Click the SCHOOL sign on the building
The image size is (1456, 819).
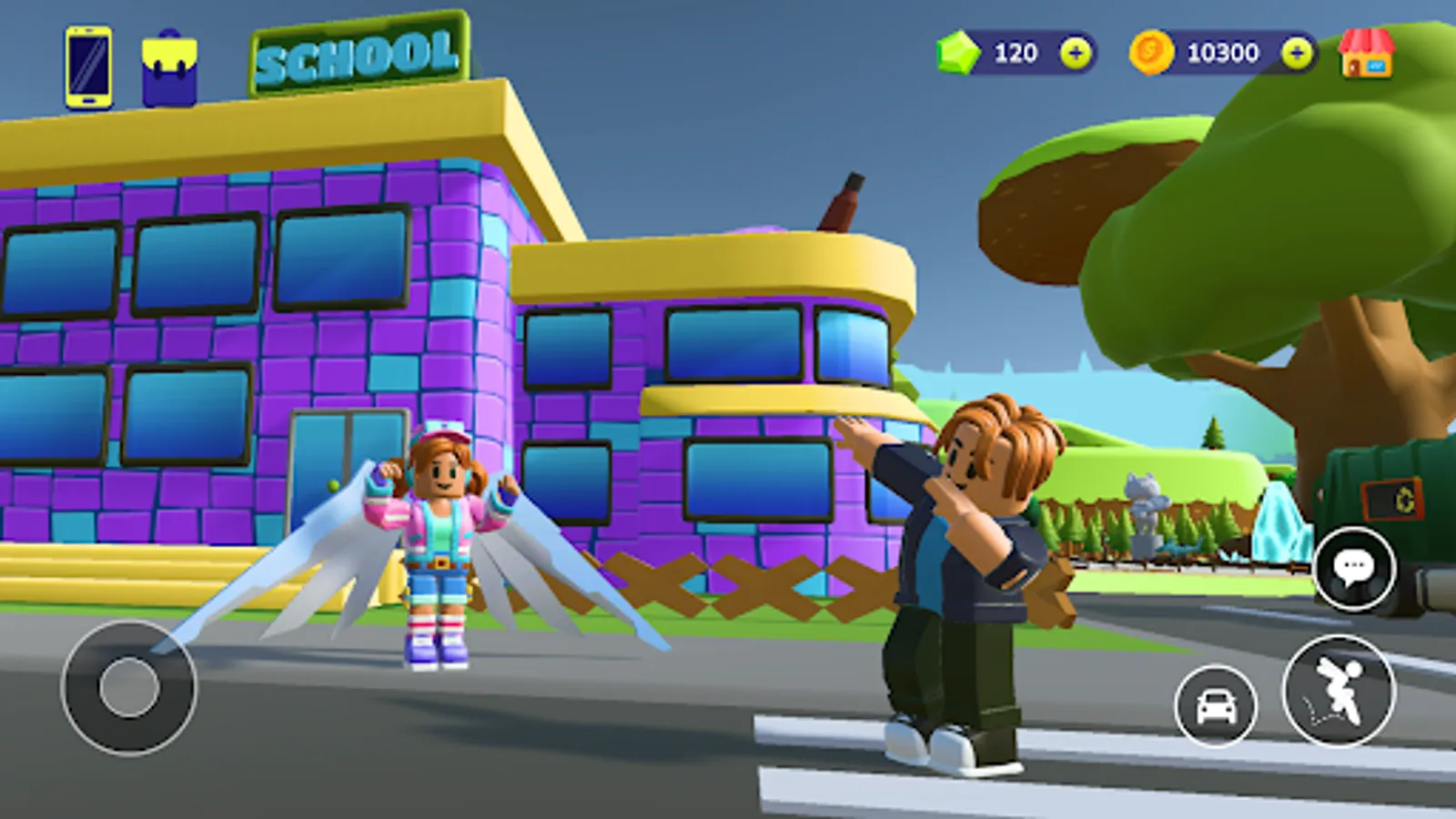point(355,53)
